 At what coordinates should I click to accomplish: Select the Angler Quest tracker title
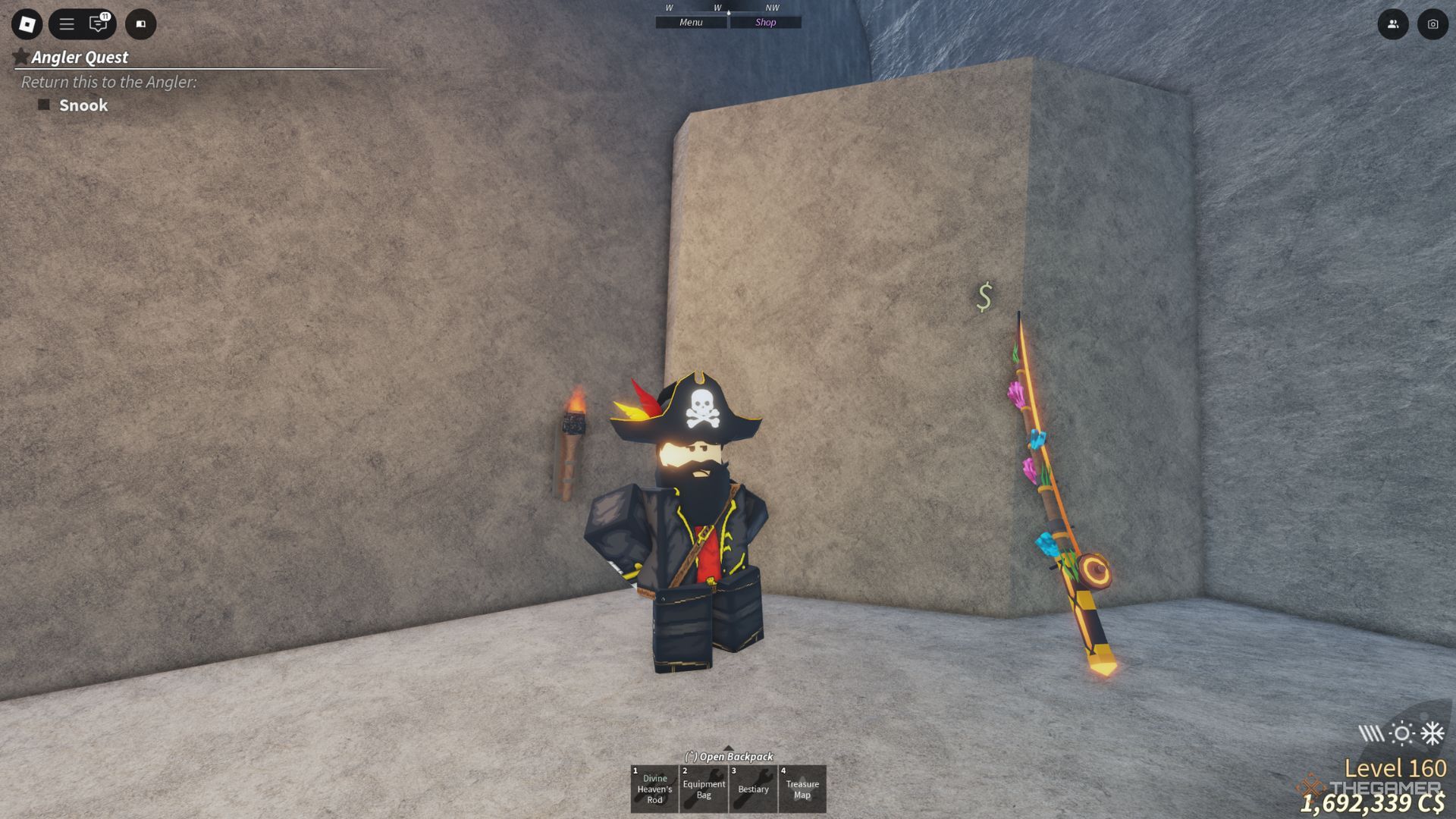pyautogui.click(x=80, y=58)
